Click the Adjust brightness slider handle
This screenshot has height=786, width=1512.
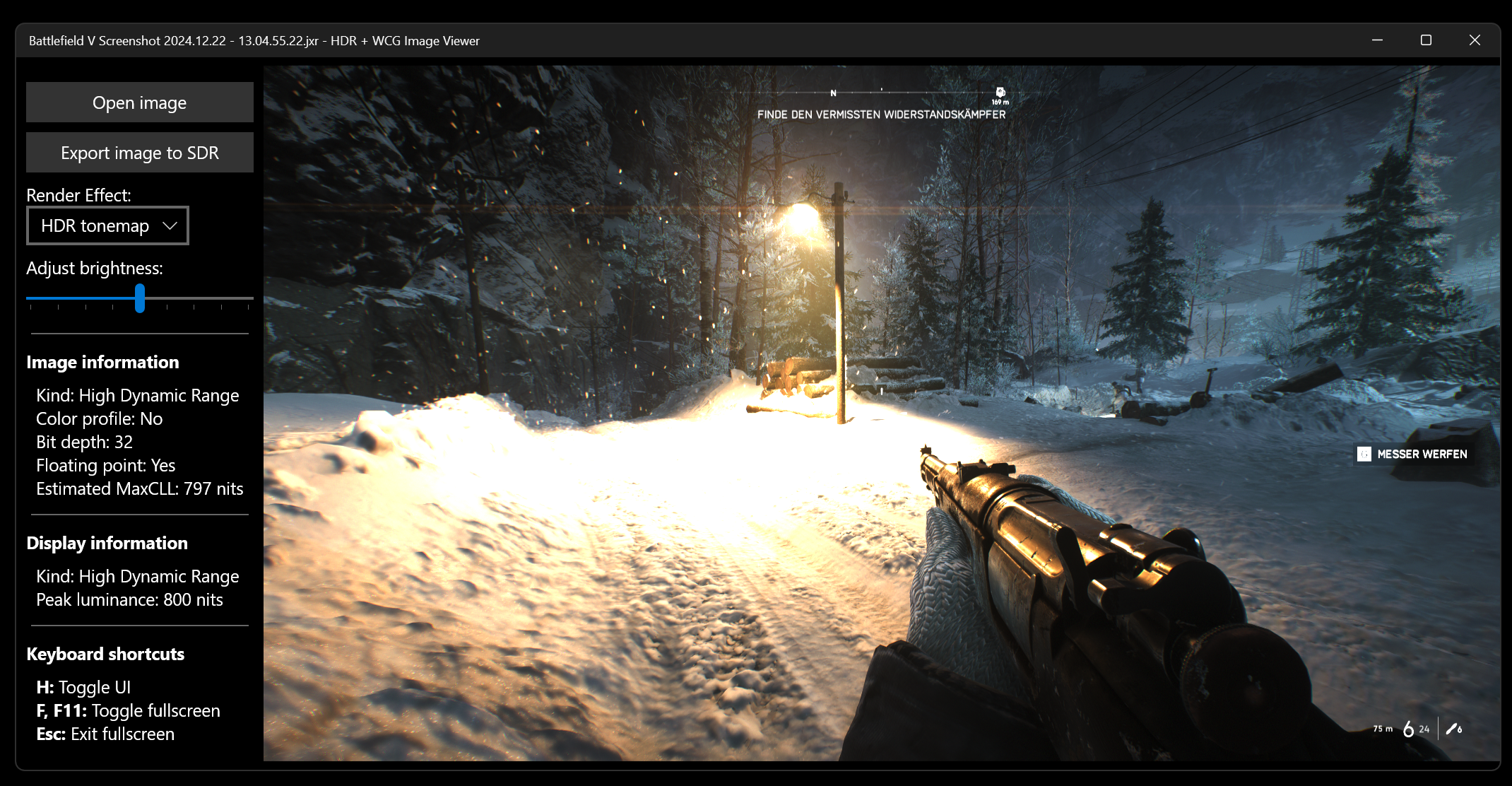coord(141,299)
